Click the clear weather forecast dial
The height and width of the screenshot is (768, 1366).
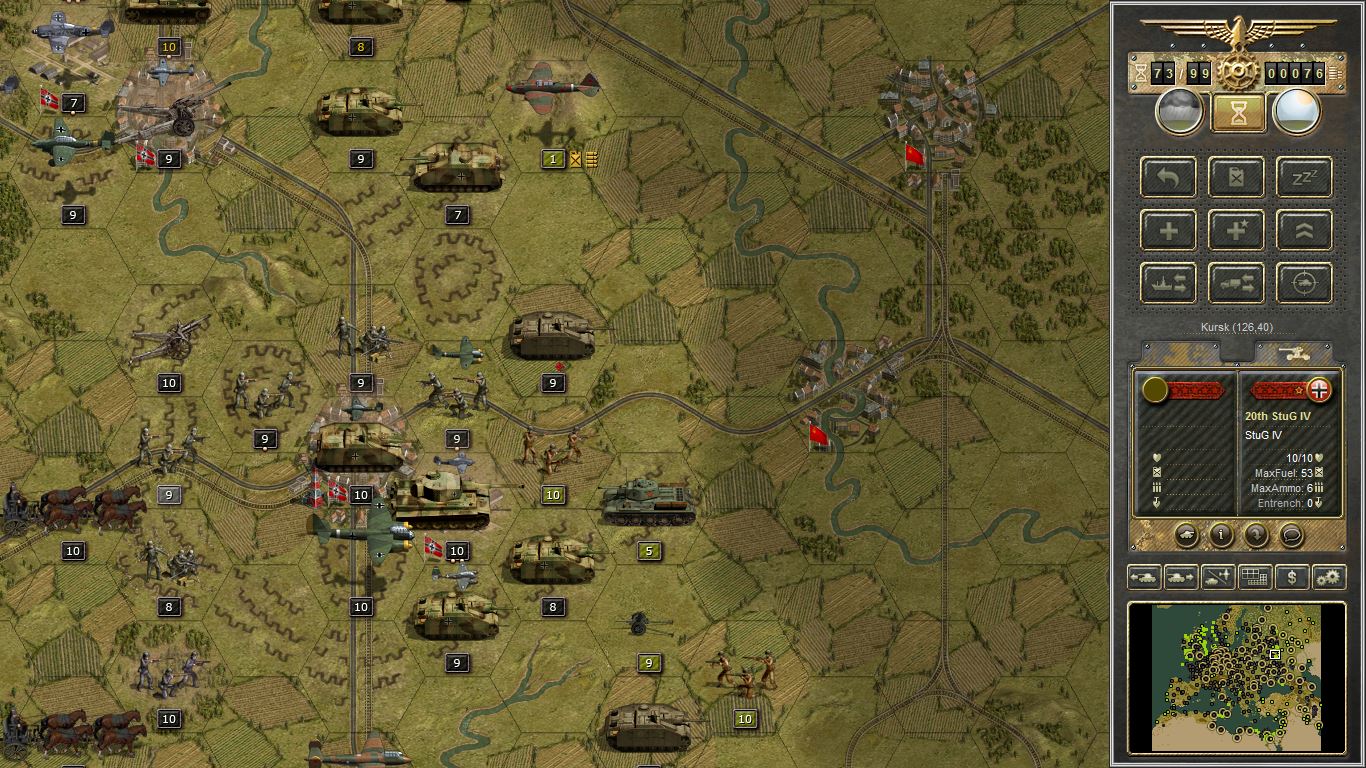click(1297, 110)
